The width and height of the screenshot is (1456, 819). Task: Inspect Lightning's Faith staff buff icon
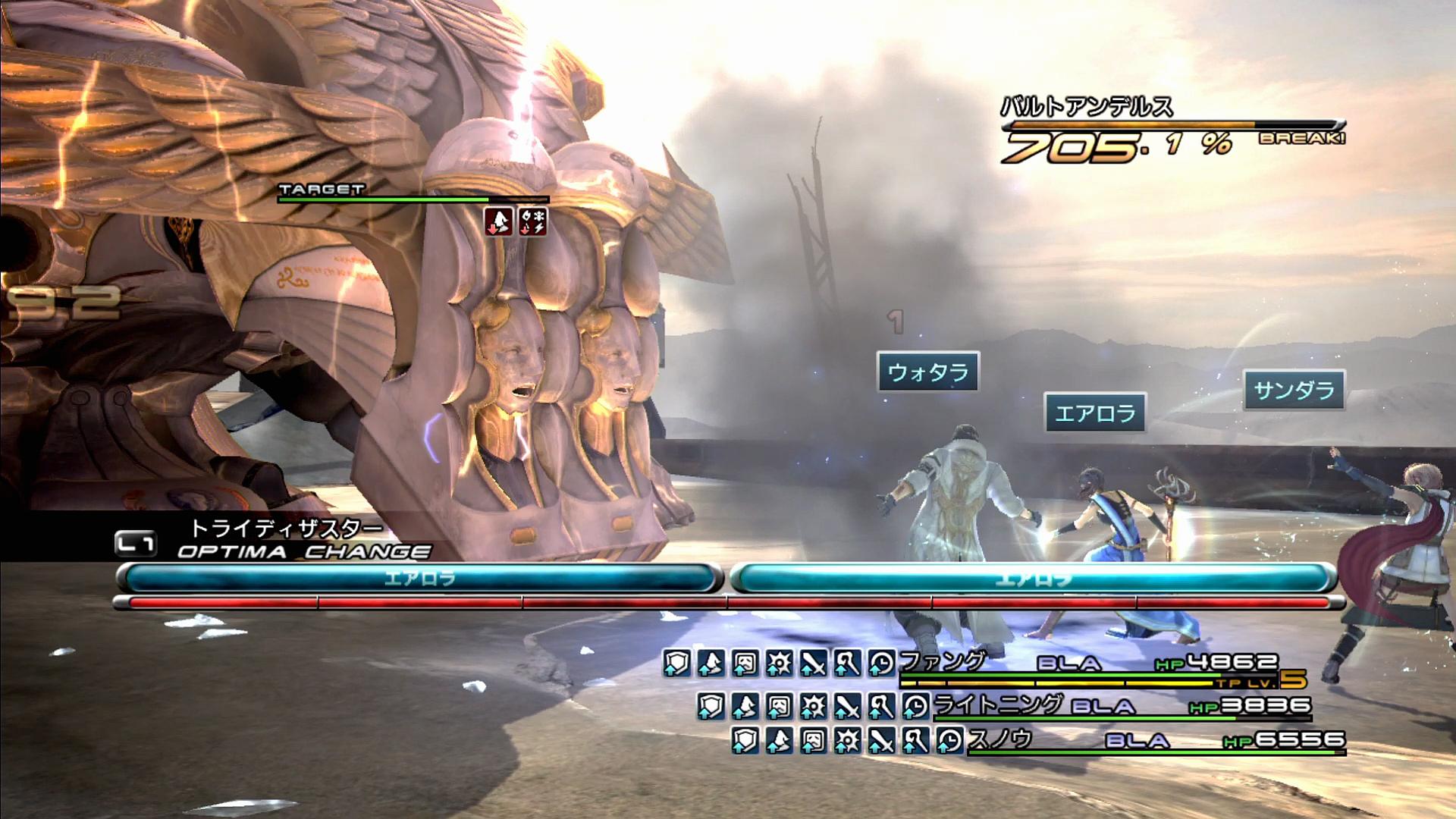(880, 707)
